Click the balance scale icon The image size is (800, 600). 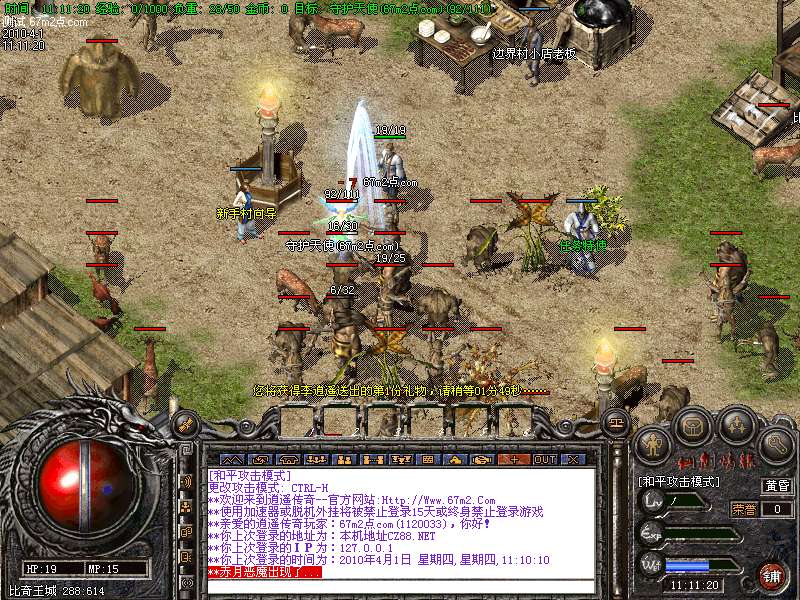(617, 424)
